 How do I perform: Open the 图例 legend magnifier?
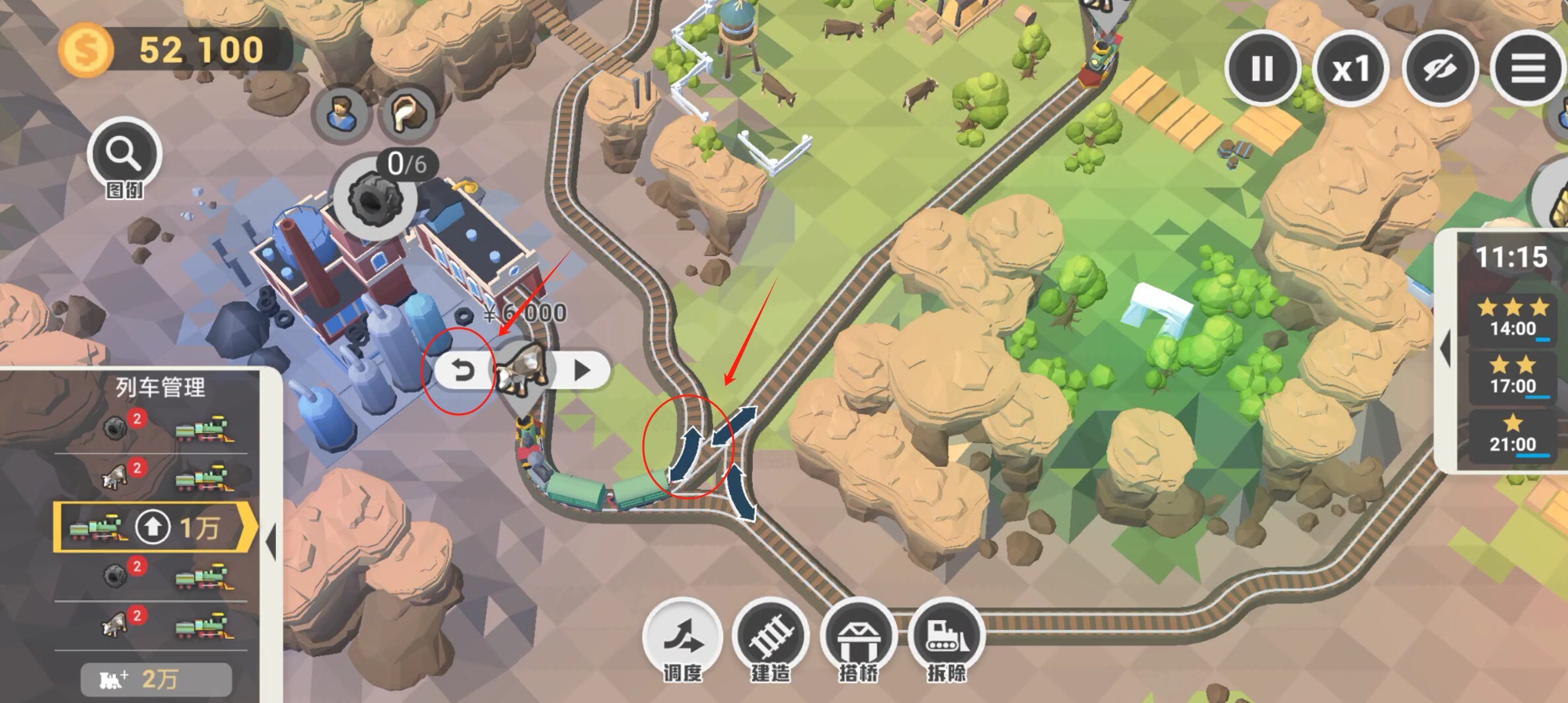tap(124, 154)
